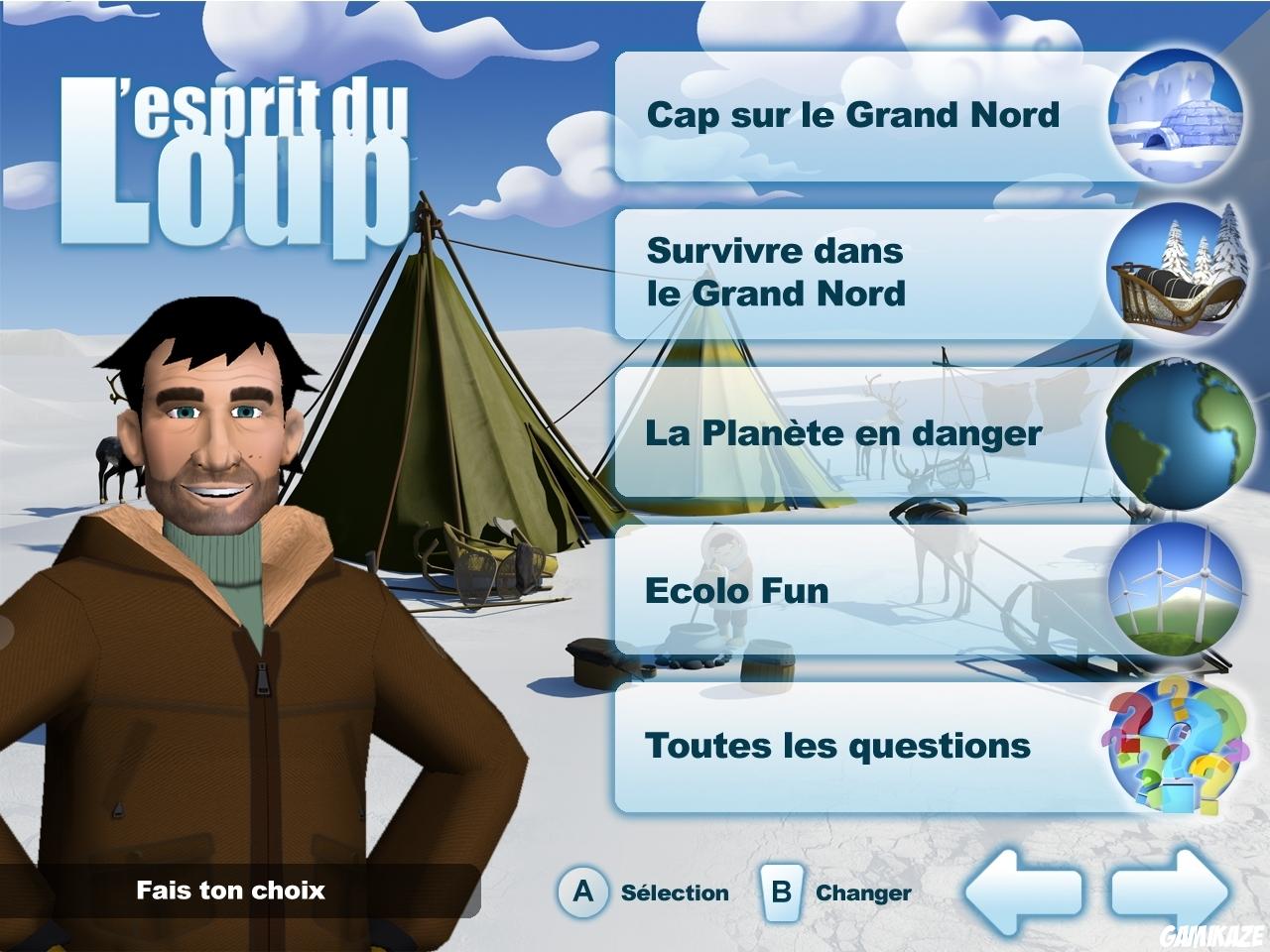The image size is (1270, 952).
Task: Click the Fais ton choix prompt banner
Action: coord(230,892)
